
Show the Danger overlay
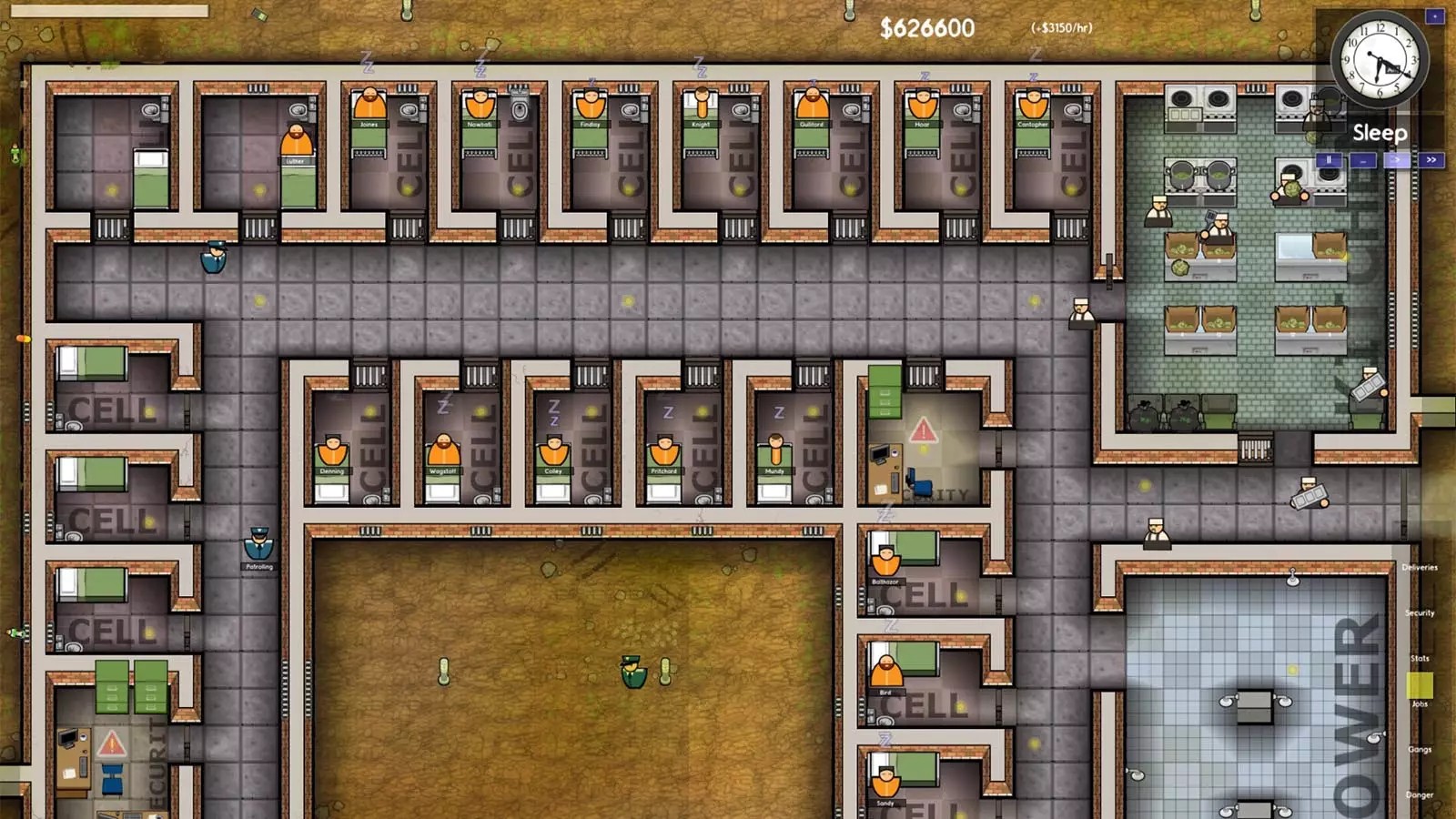point(1420,794)
